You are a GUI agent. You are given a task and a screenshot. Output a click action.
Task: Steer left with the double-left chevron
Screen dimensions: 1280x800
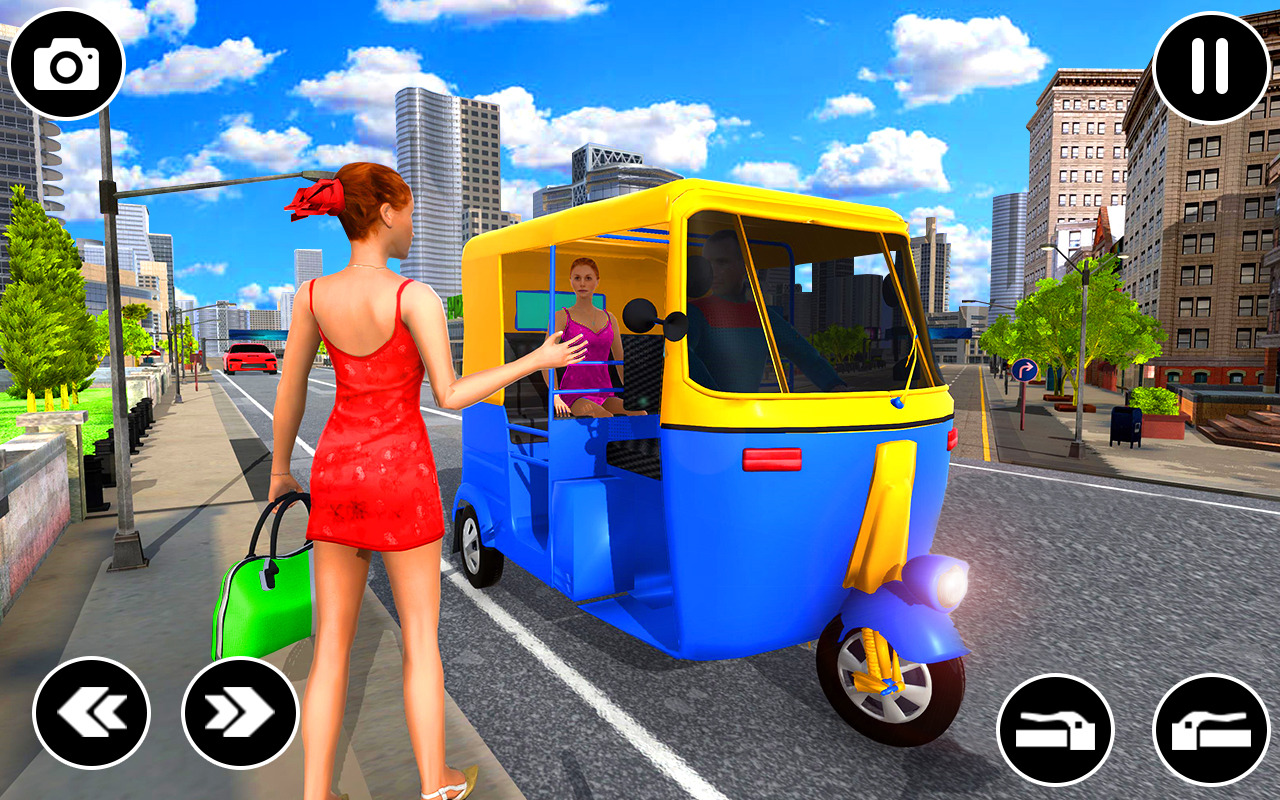click(93, 714)
